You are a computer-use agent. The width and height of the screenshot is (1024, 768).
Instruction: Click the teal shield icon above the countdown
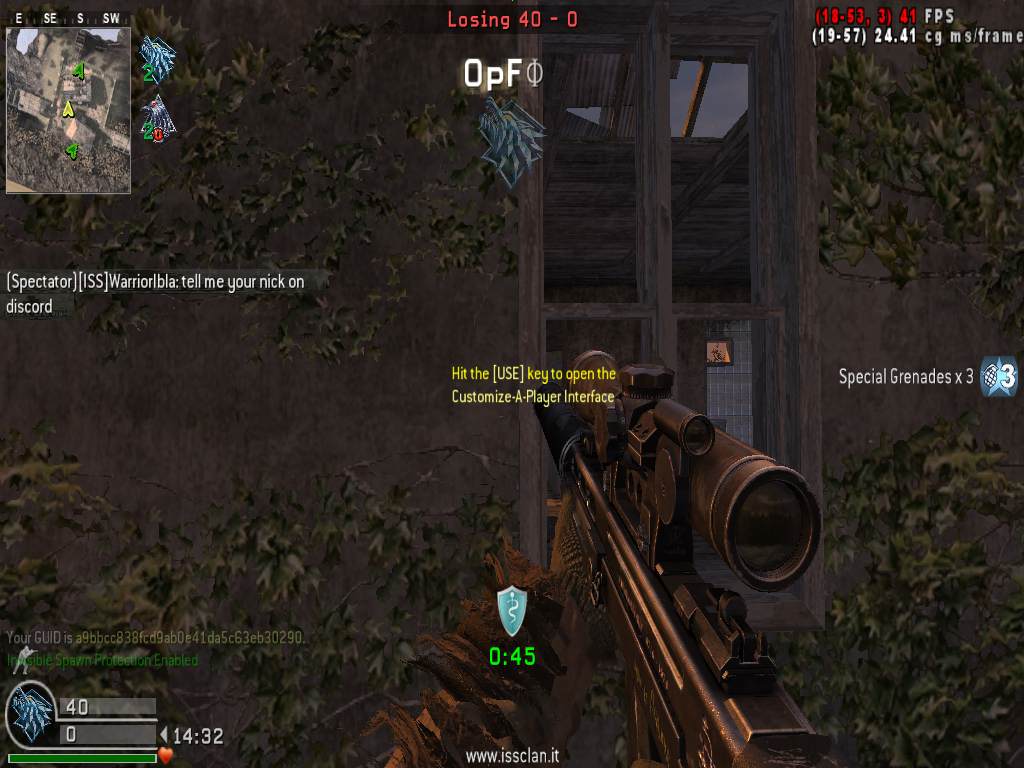pyautogui.click(x=512, y=611)
